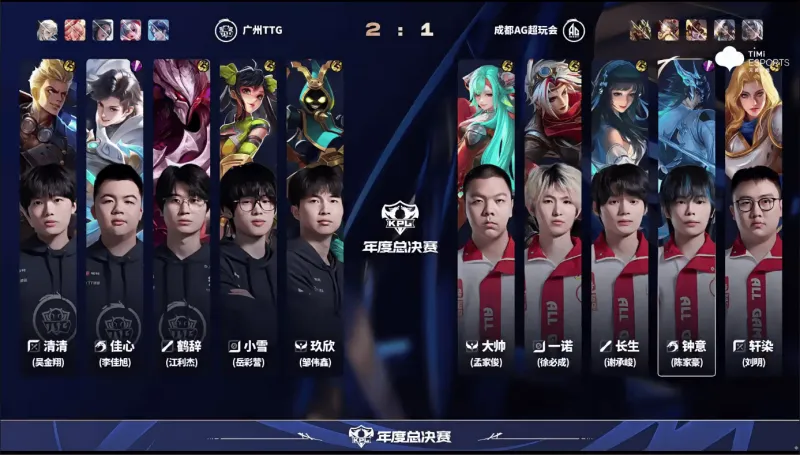
Task: Click the 广州TTG team logo
Action: 227,30
